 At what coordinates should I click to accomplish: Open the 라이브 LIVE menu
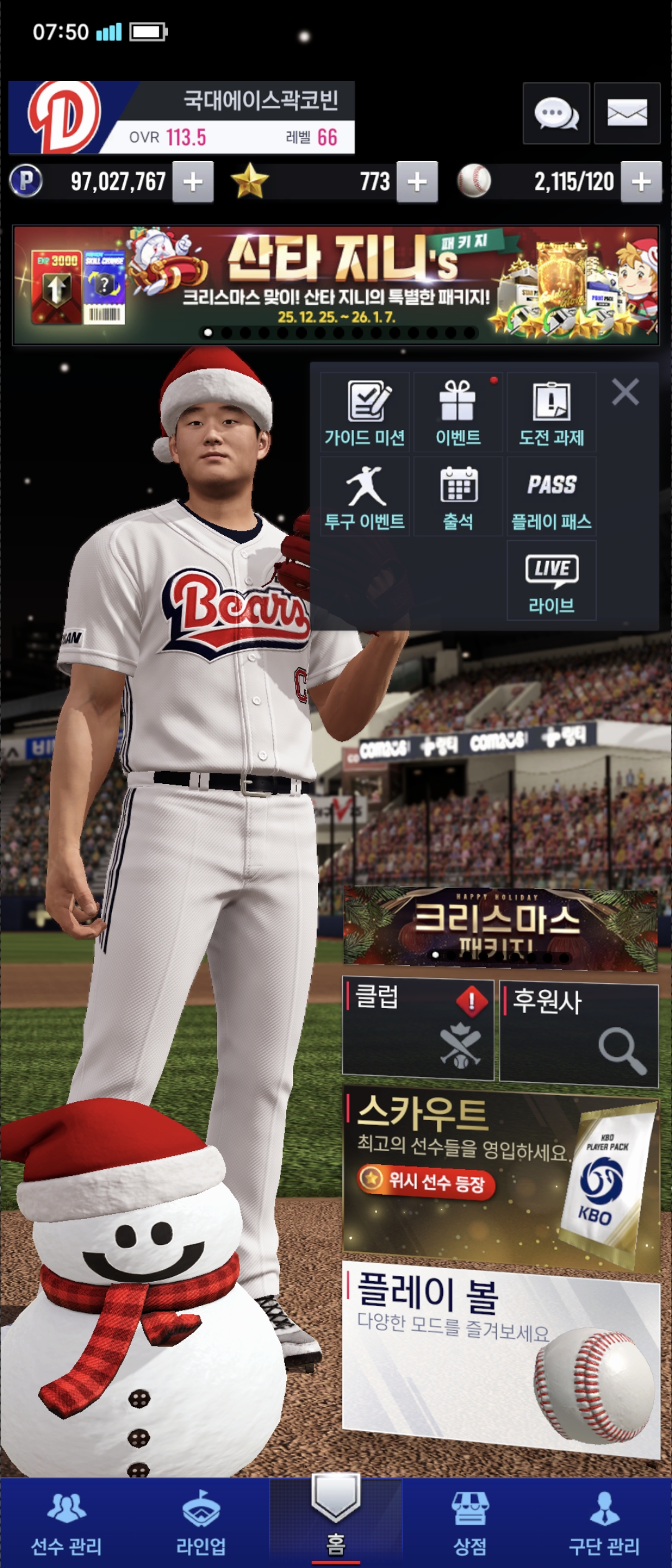551,581
